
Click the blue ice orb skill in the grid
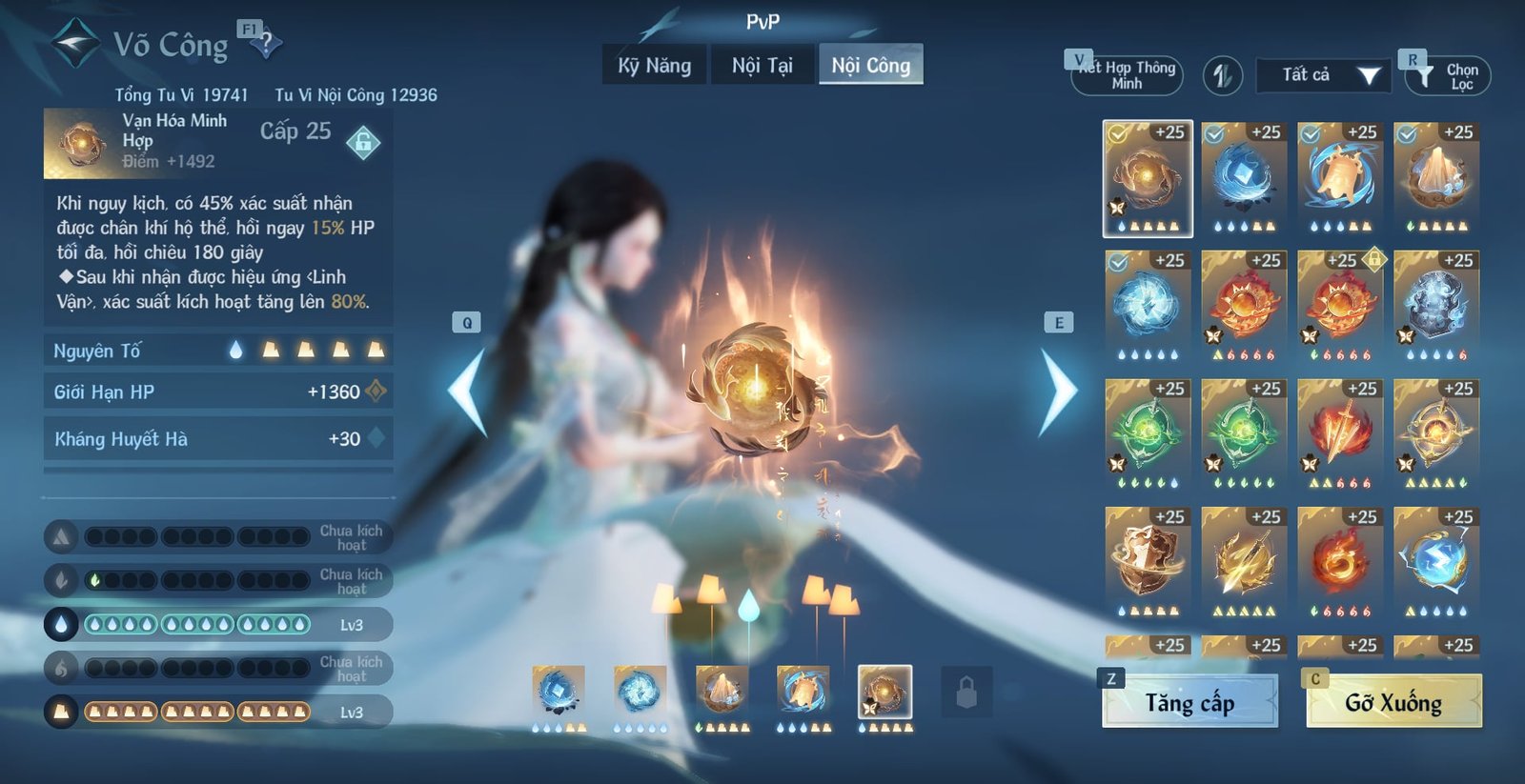1240,176
